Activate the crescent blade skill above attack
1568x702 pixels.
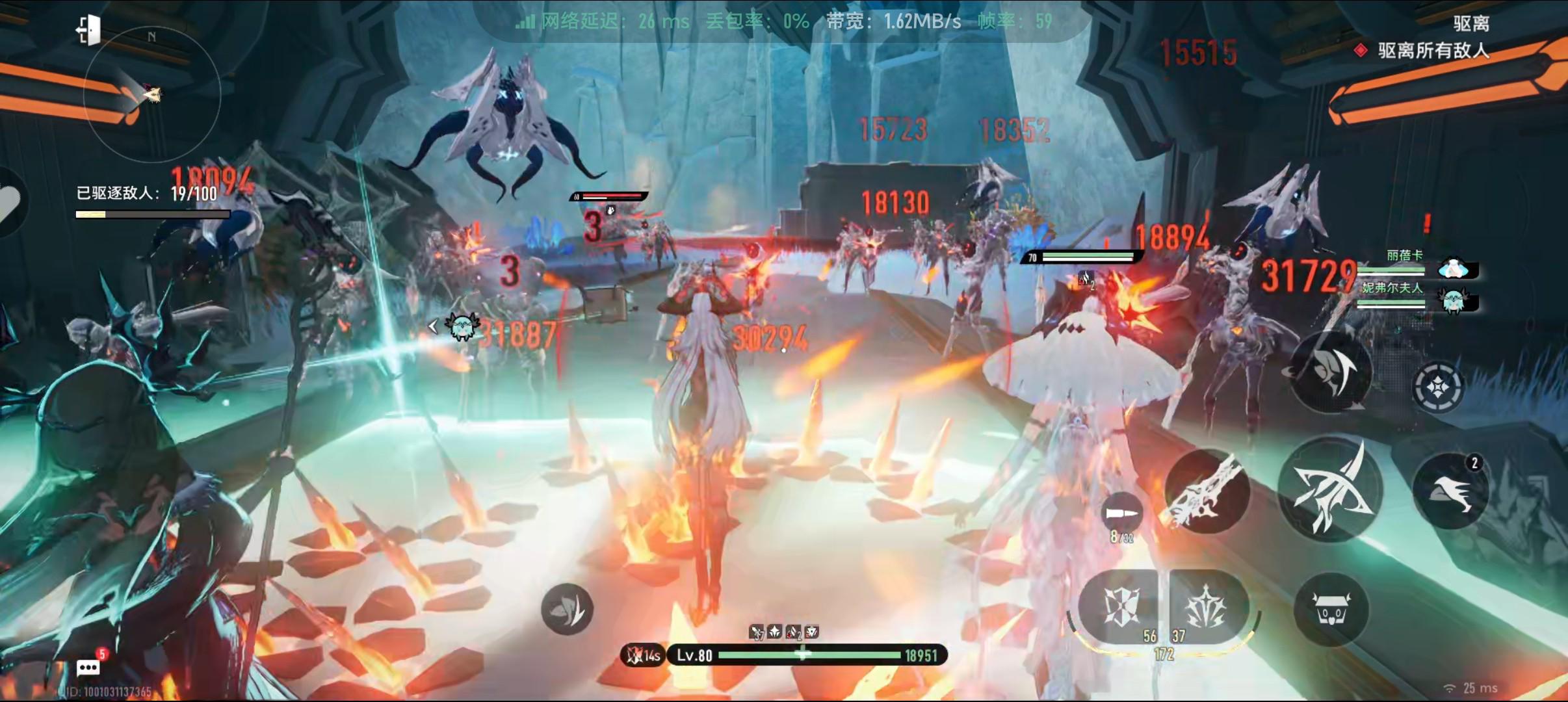1331,372
